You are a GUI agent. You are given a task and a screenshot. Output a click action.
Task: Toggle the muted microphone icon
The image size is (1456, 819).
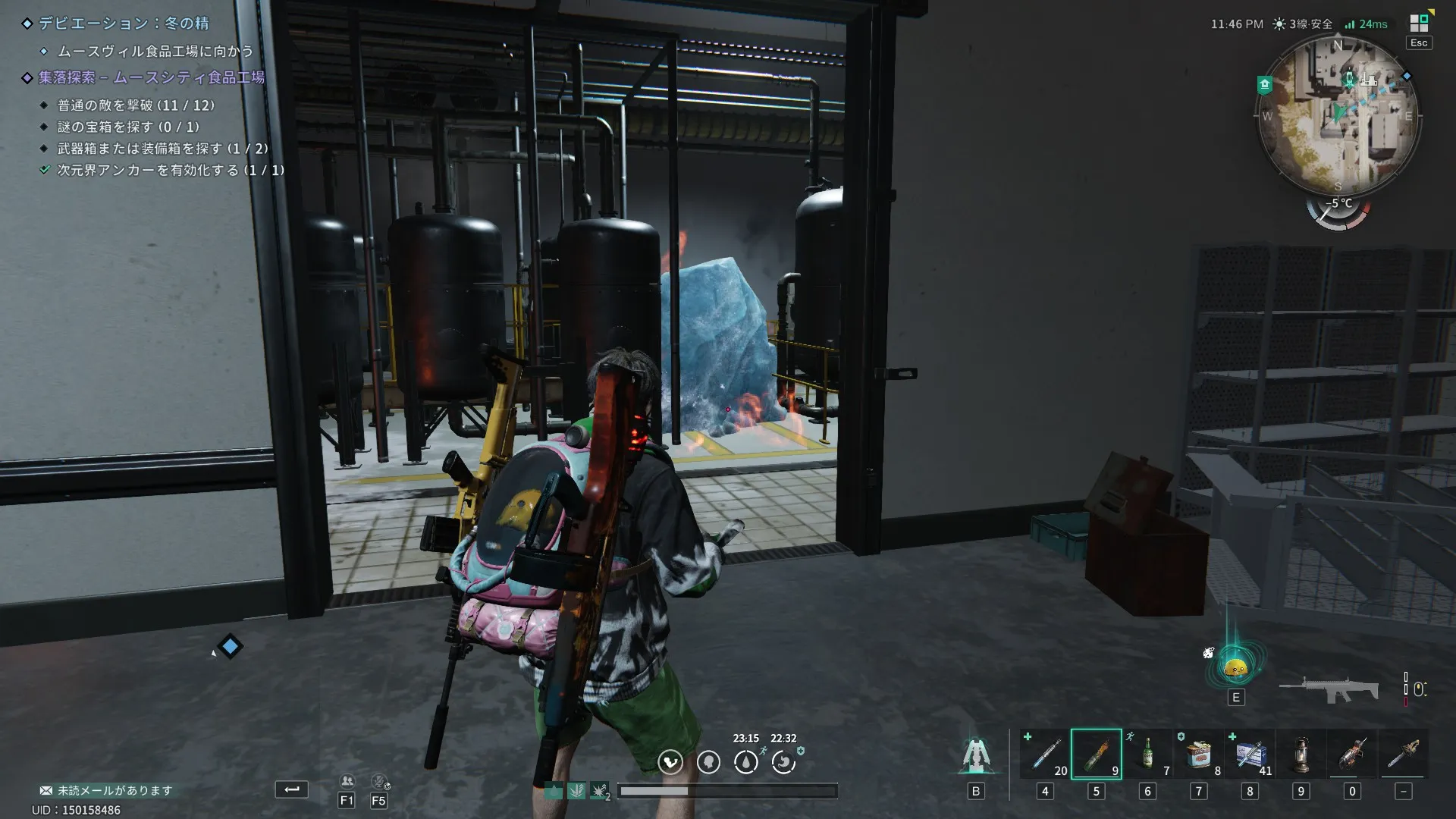[x=379, y=782]
